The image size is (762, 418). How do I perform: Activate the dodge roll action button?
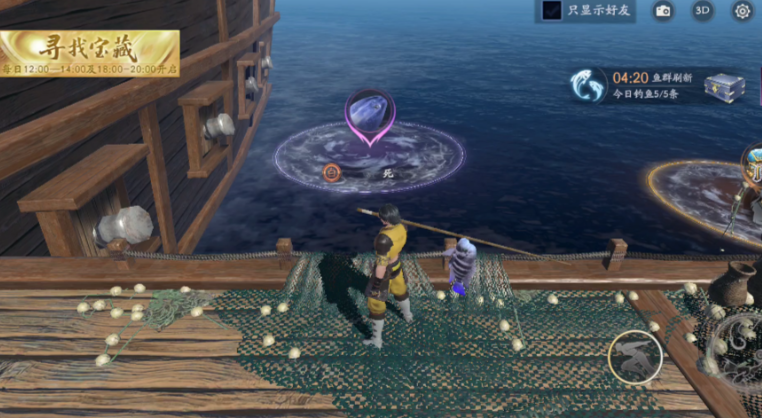pos(635,356)
